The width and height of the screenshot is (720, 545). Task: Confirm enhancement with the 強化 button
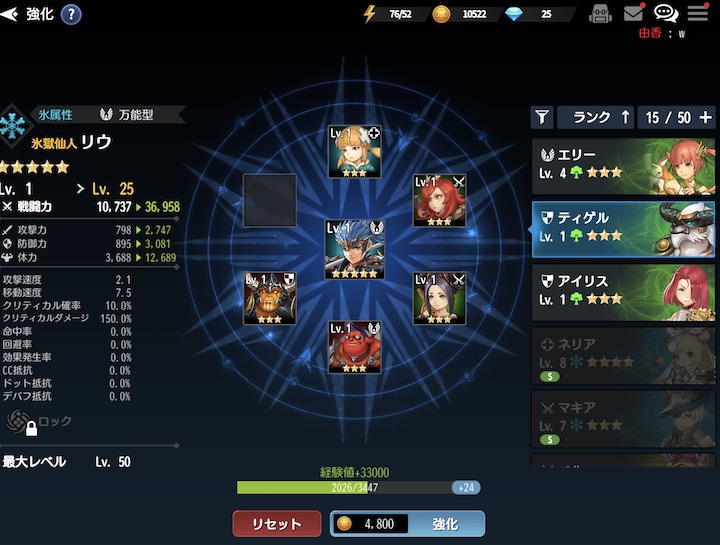(x=407, y=524)
